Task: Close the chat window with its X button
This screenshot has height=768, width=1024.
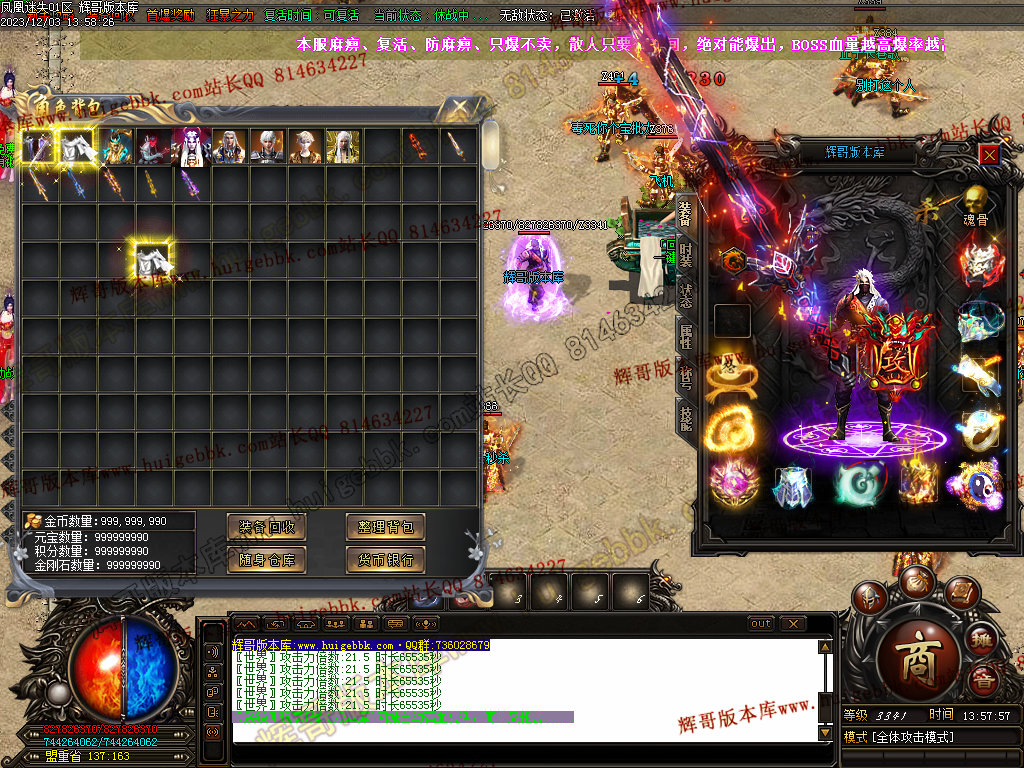Action: [x=793, y=624]
